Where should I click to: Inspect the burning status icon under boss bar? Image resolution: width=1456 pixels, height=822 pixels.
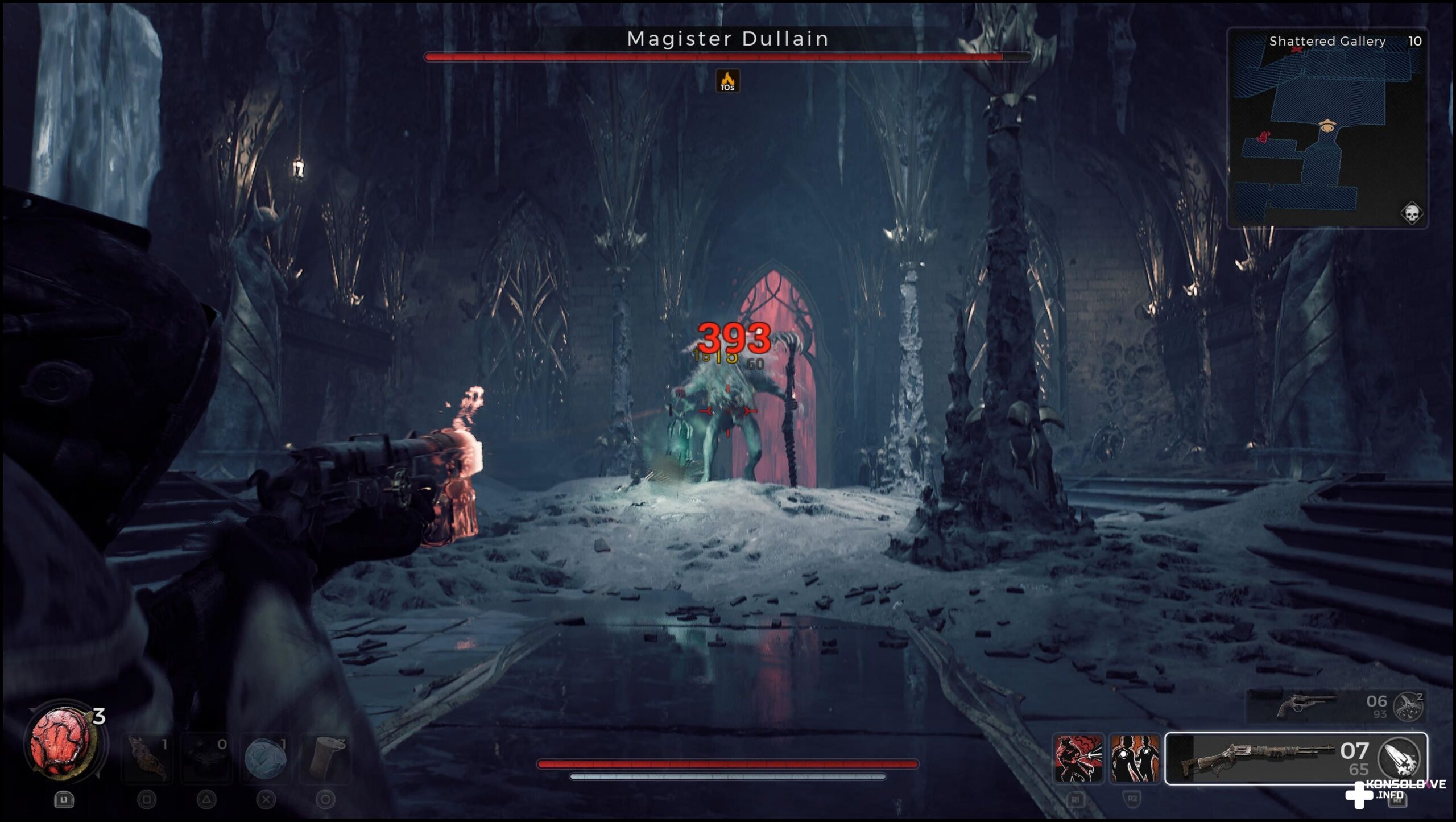pos(727,81)
